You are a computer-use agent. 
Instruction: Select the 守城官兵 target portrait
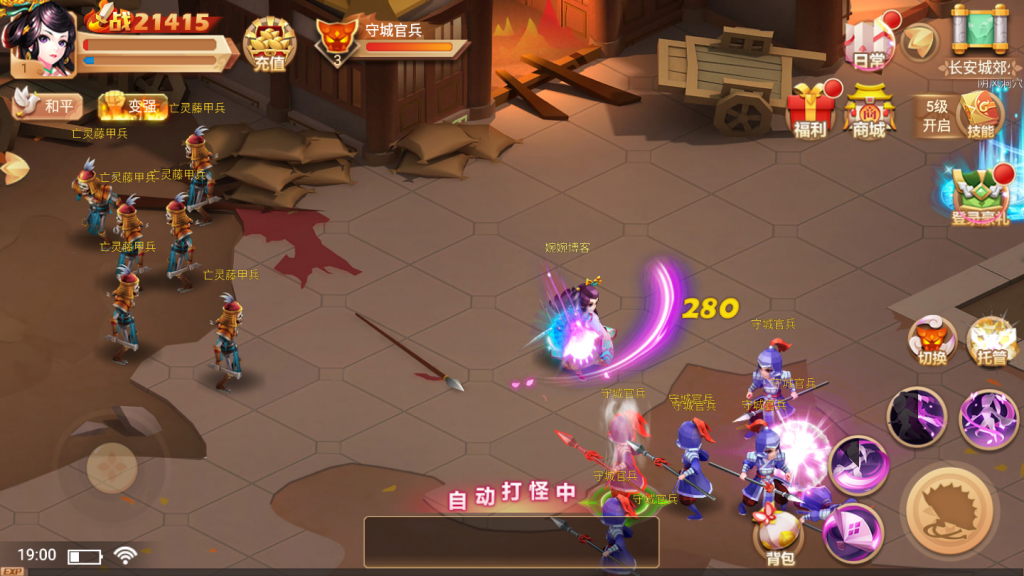(x=337, y=44)
